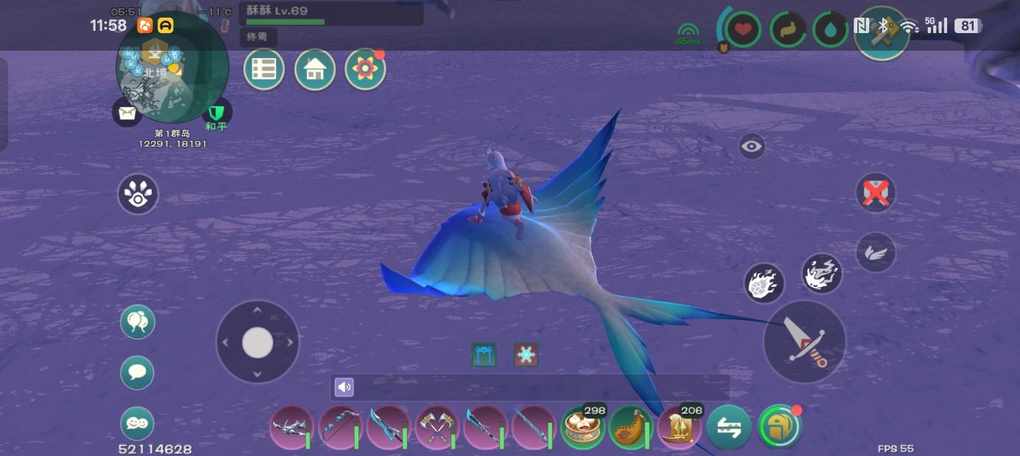Activate the flaming fireball skill

point(765,284)
